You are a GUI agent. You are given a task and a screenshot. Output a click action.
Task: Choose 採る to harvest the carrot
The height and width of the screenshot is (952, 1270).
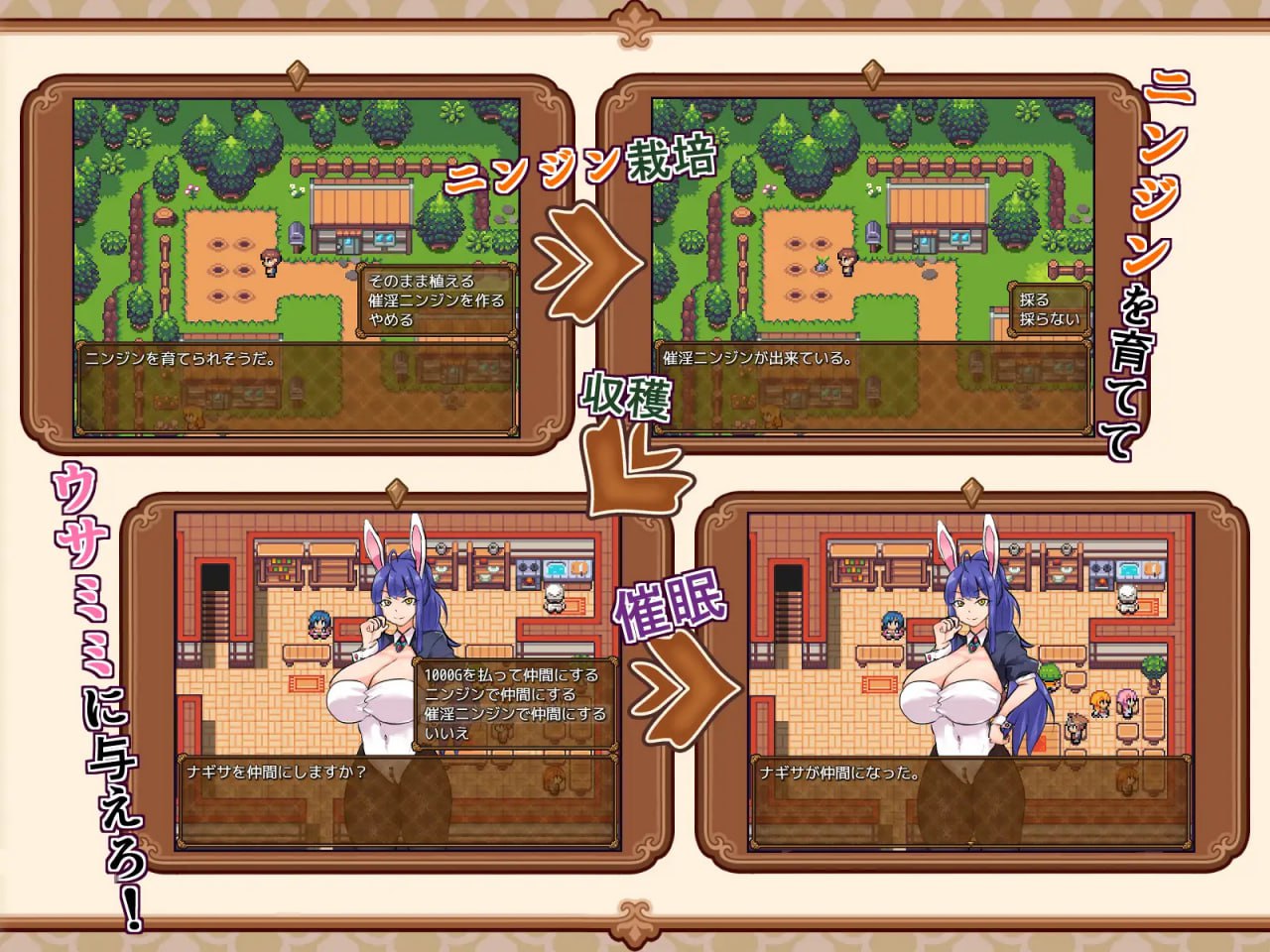pyautogui.click(x=1033, y=299)
